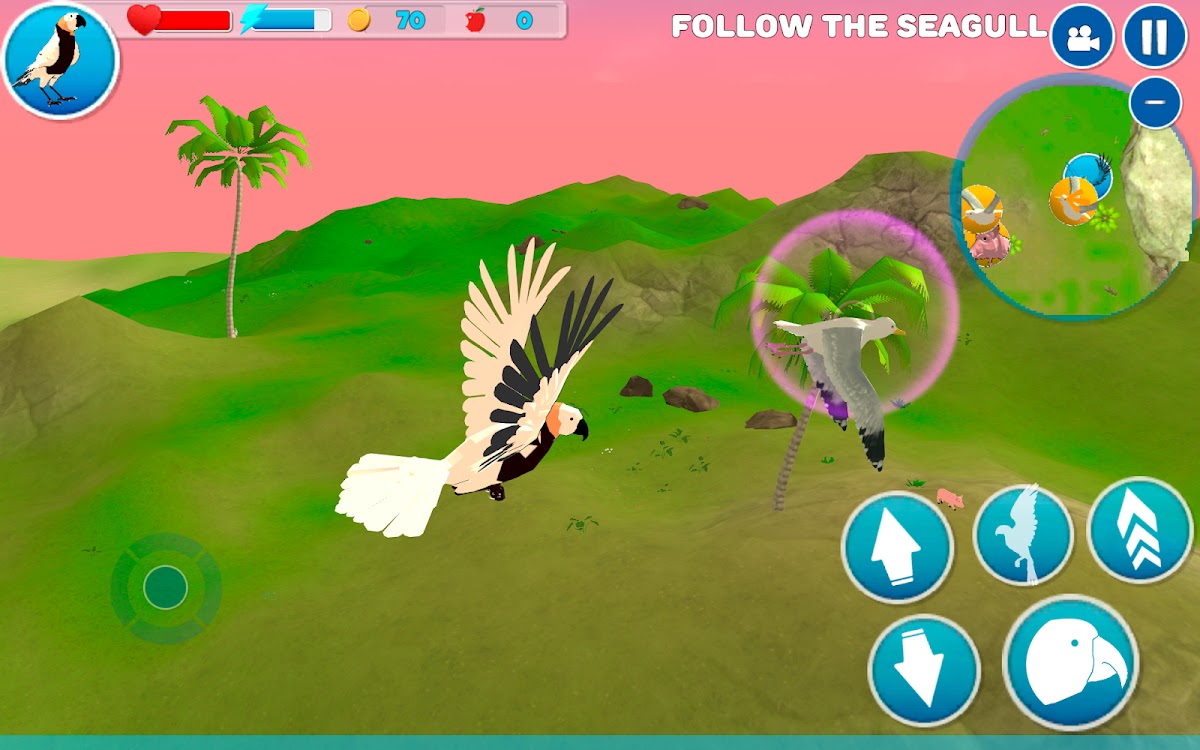Image resolution: width=1200 pixels, height=750 pixels.
Task: Attack with the parrot head button
Action: click(x=1070, y=662)
